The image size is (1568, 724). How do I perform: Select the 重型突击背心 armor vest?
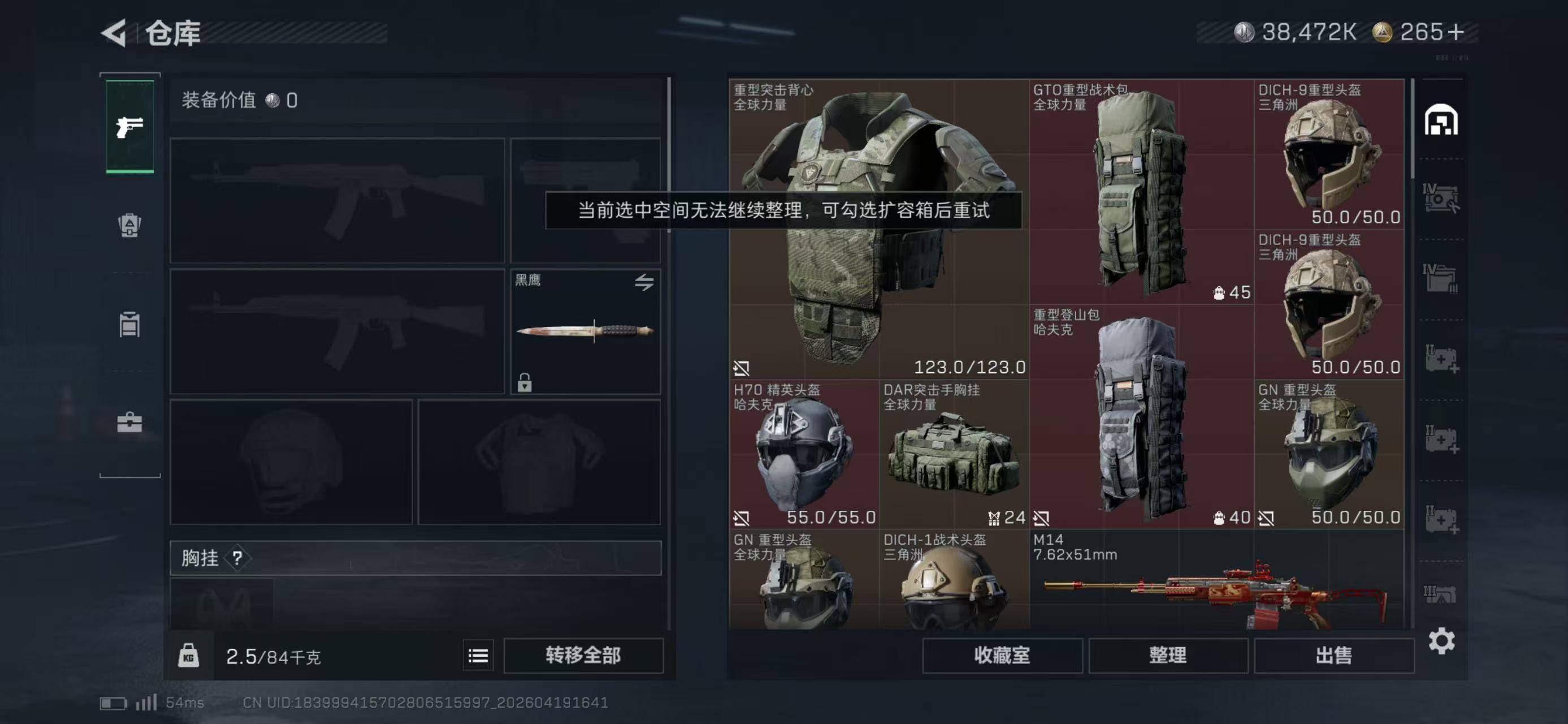click(x=878, y=229)
